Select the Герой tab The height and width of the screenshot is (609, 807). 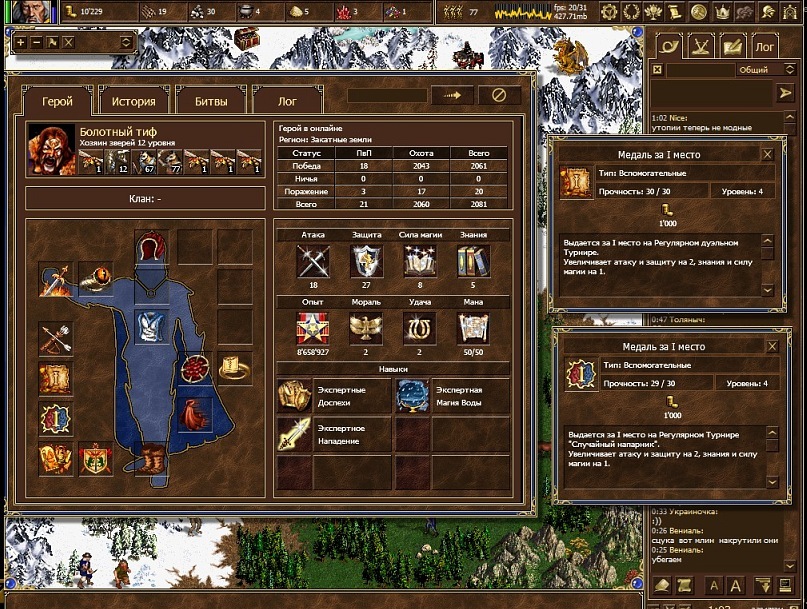[x=57, y=101]
